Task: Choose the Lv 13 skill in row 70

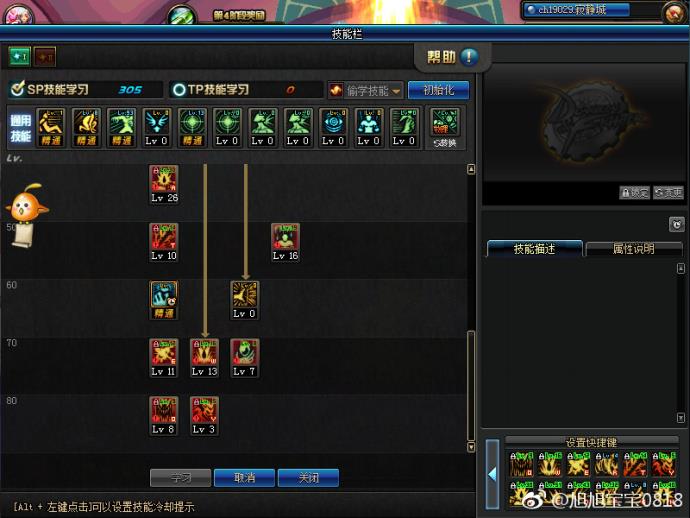Action: click(204, 353)
